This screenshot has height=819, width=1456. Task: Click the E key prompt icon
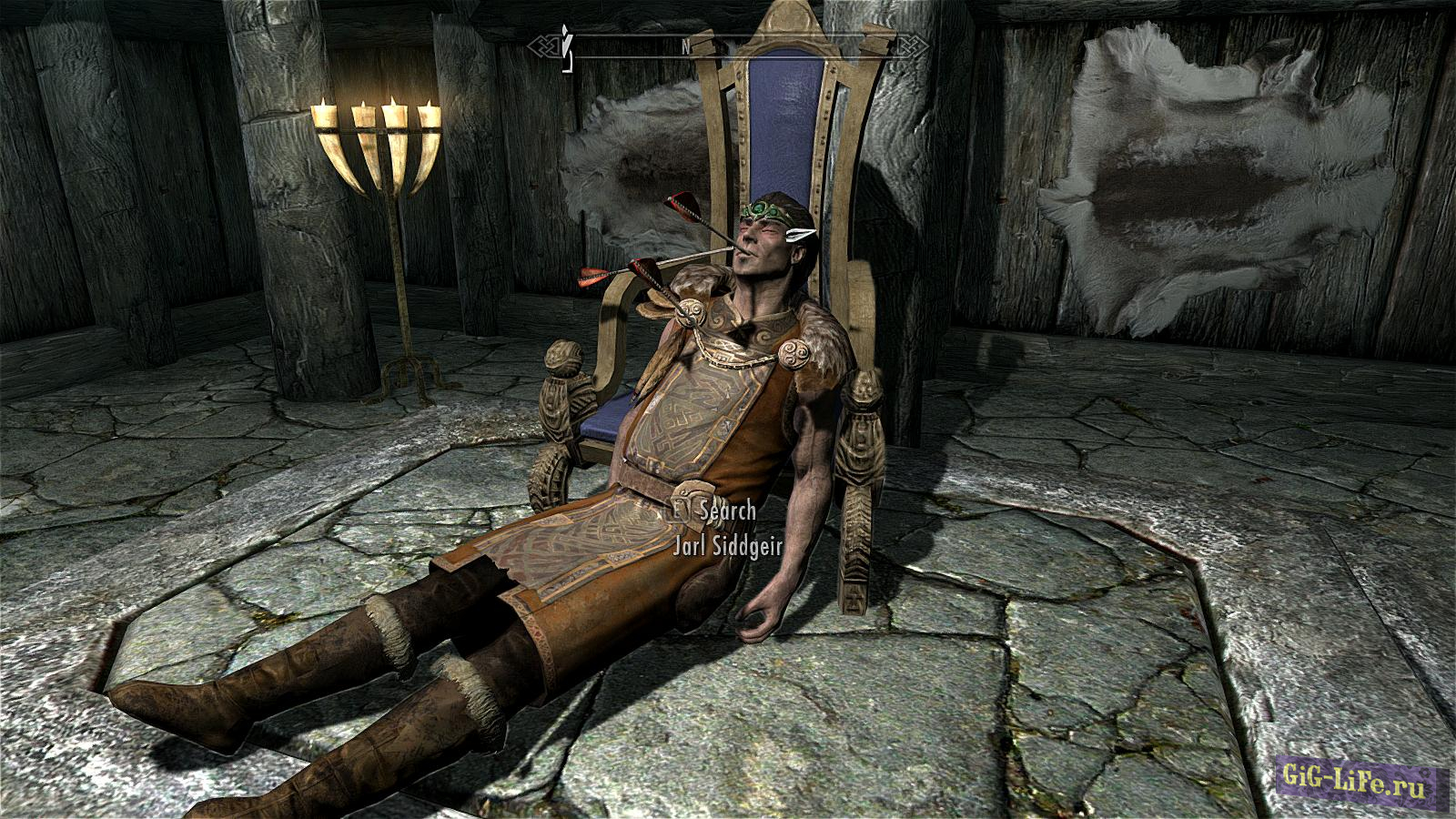(x=677, y=511)
